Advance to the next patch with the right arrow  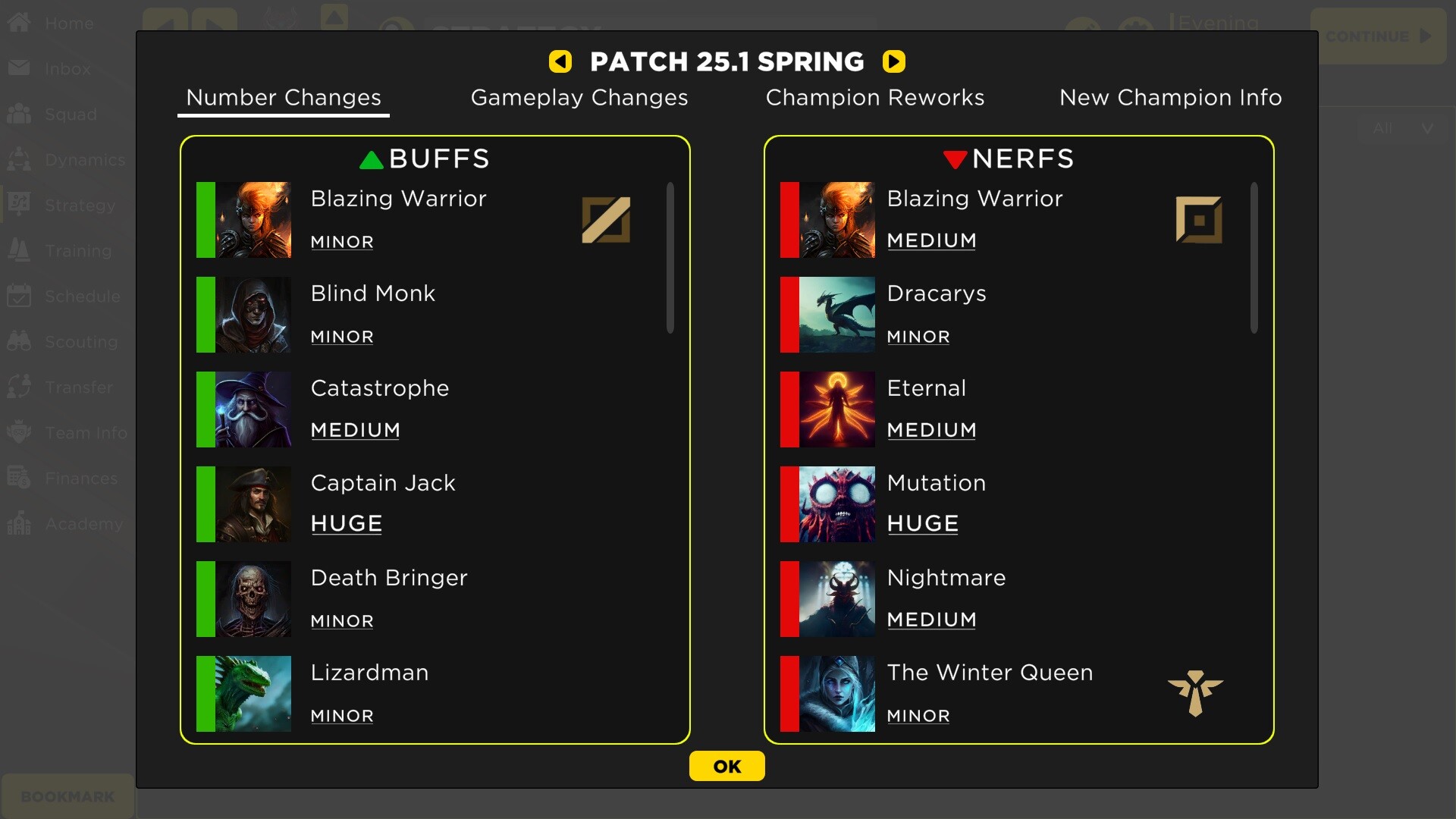click(x=894, y=61)
